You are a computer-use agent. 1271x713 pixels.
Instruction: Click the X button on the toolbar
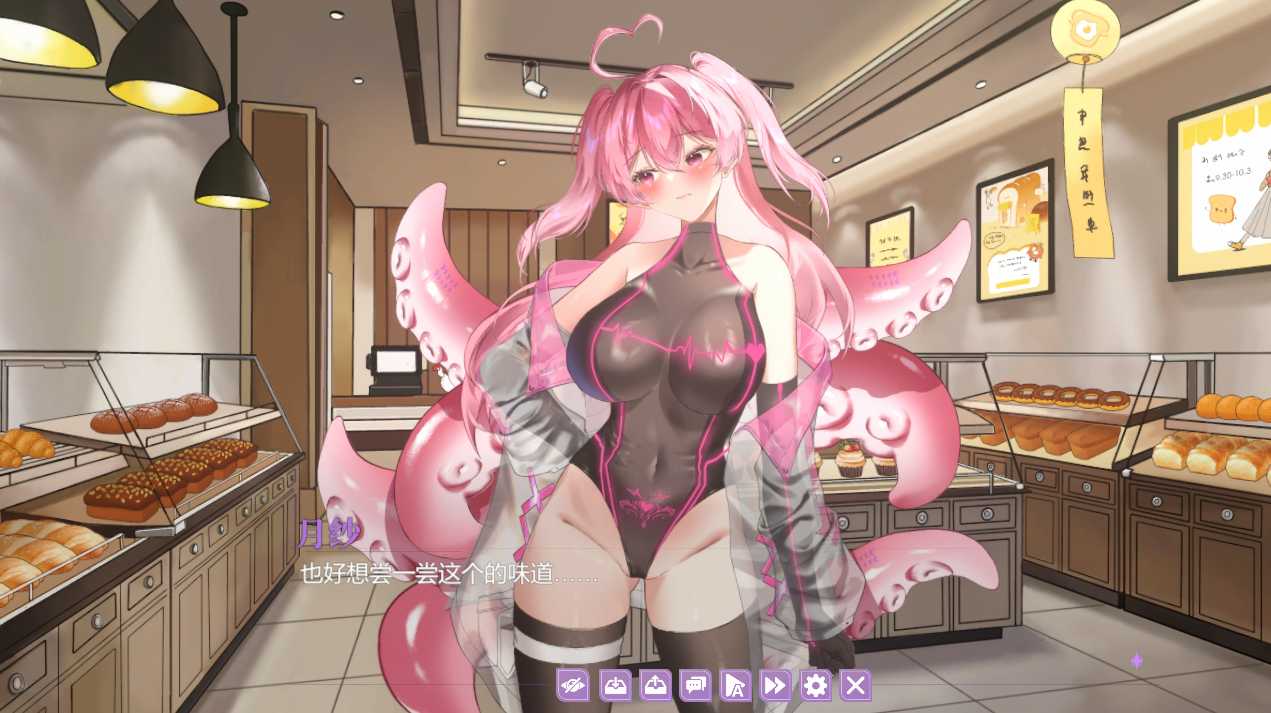point(855,685)
